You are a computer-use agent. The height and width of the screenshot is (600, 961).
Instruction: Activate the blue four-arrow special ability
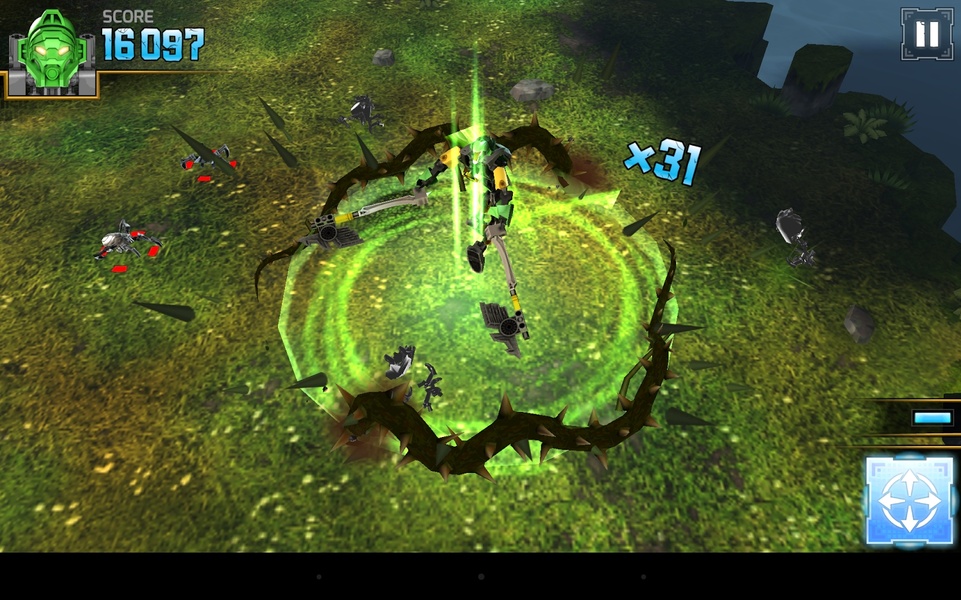[908, 500]
